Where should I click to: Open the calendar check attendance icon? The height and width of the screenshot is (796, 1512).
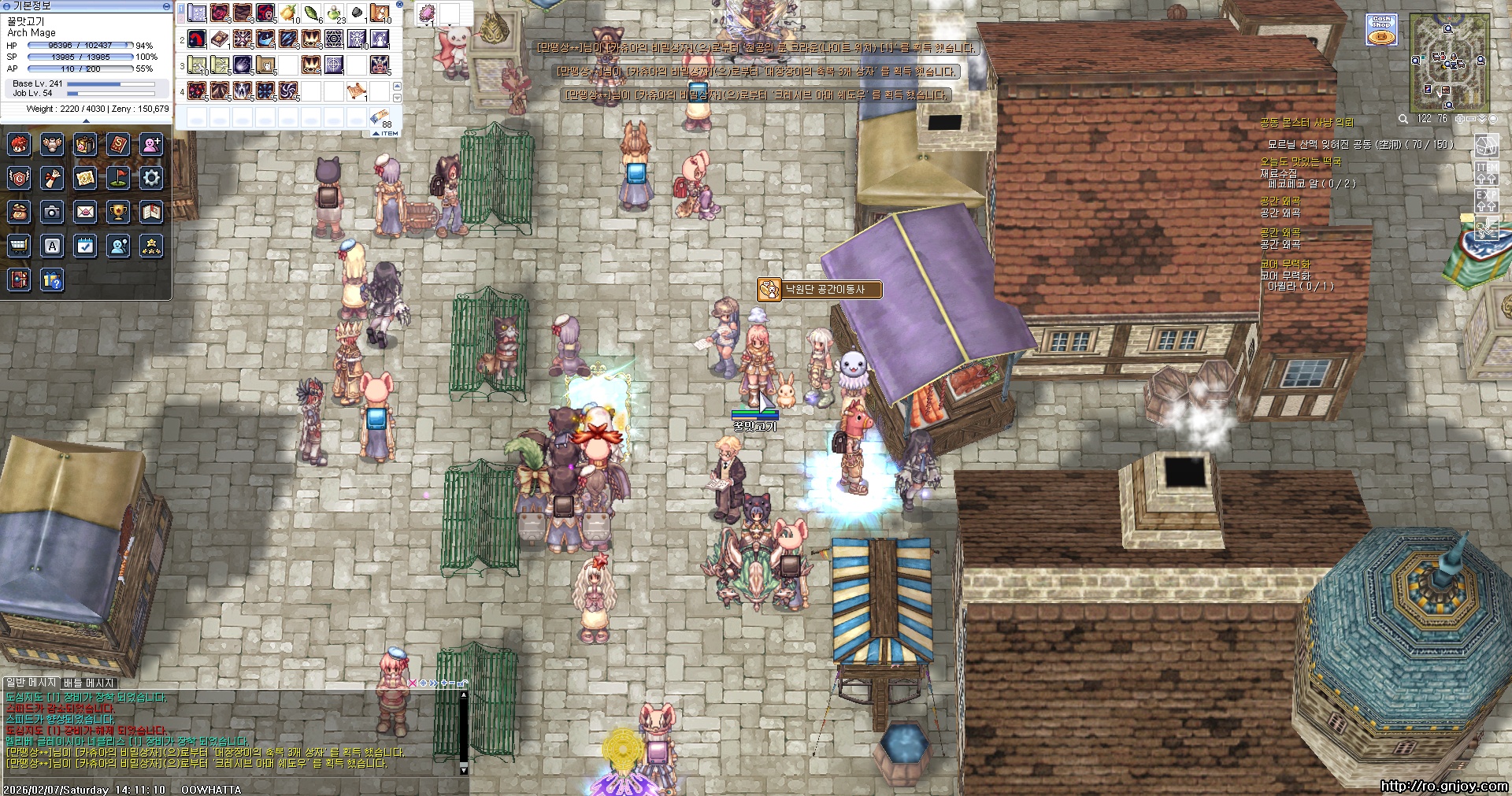[85, 246]
